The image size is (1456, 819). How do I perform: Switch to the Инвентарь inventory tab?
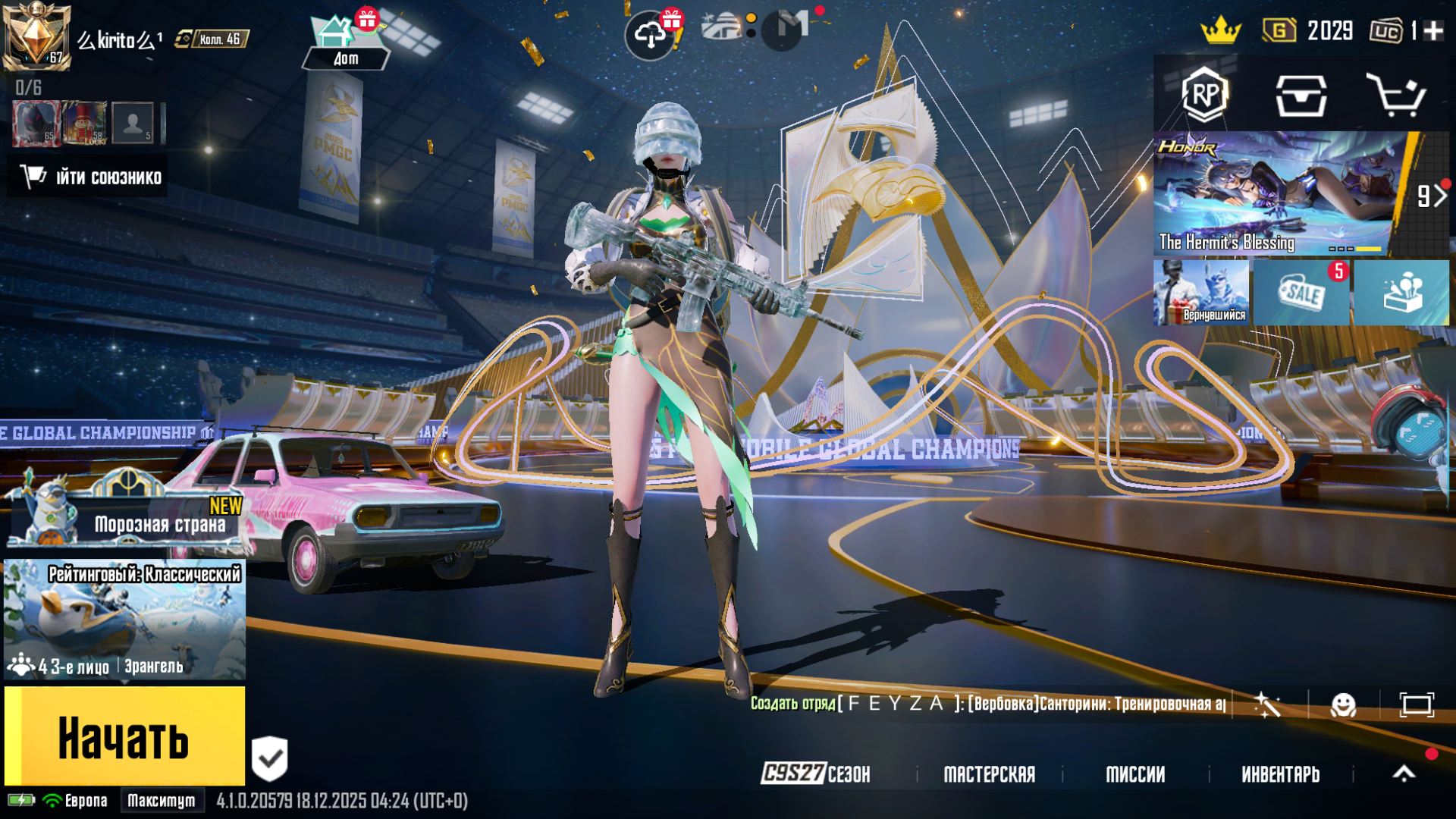(x=1280, y=774)
